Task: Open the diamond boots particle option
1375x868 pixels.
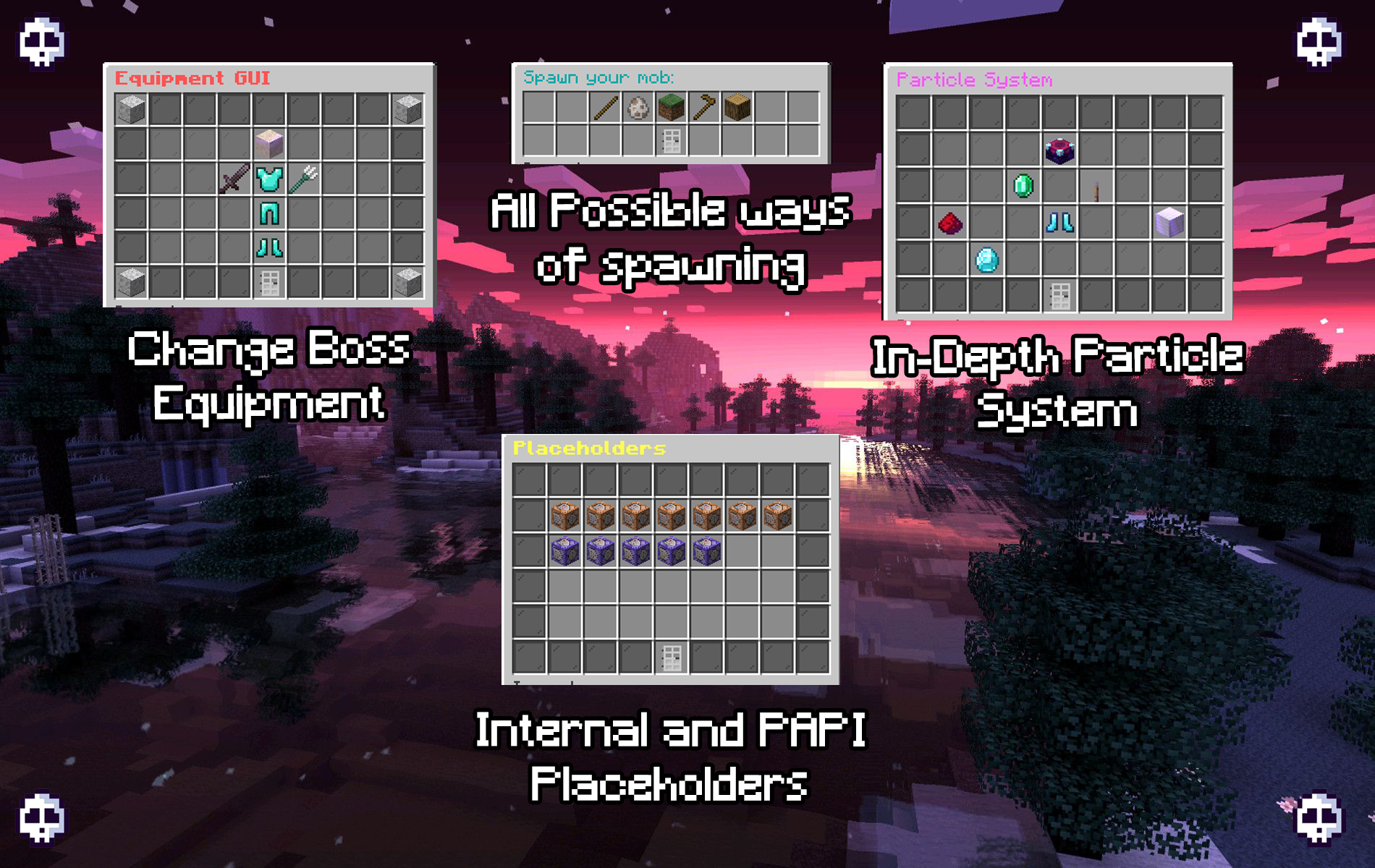Action: 1059,223
